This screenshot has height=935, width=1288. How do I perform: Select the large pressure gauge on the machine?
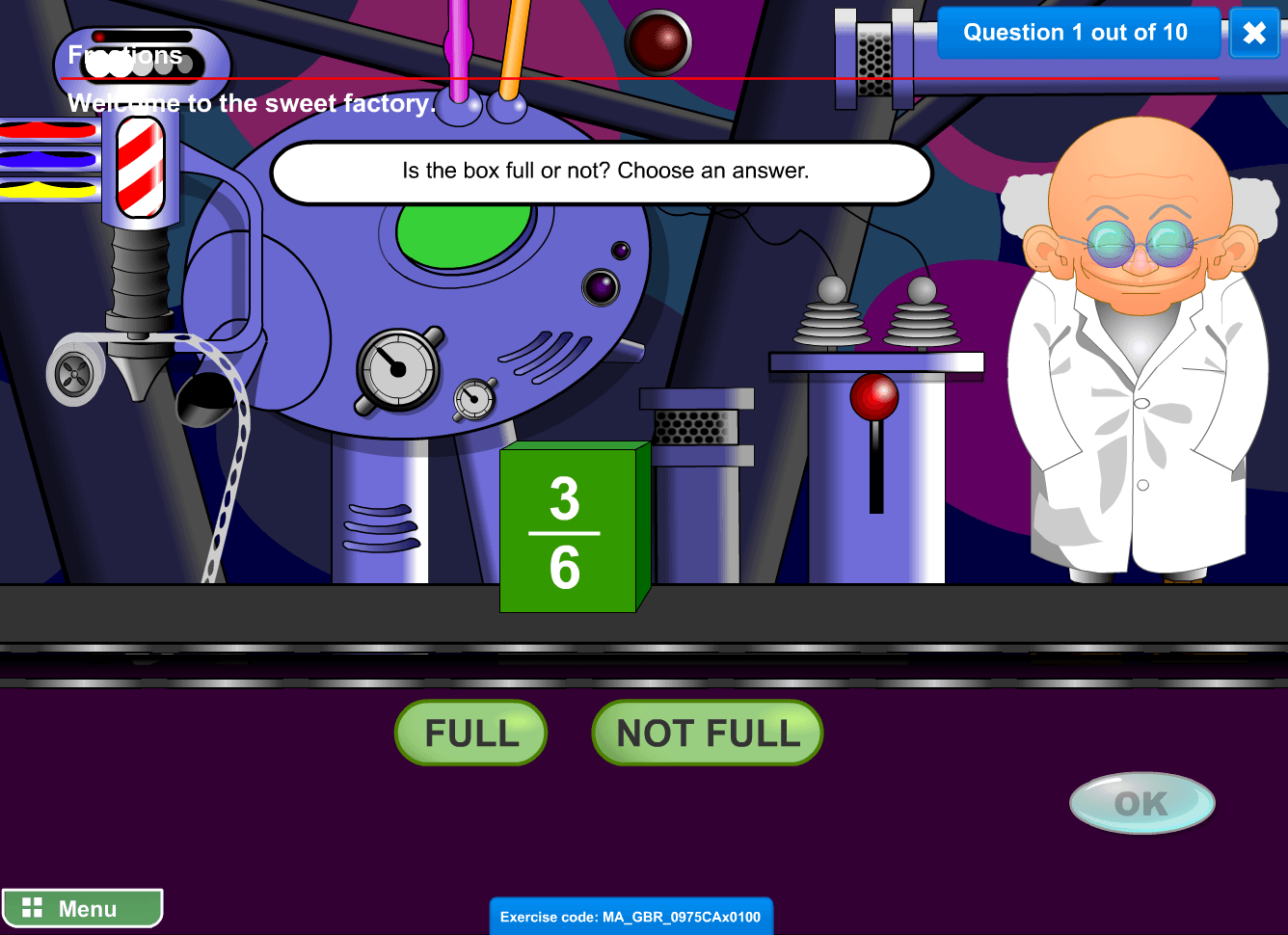coord(397,371)
